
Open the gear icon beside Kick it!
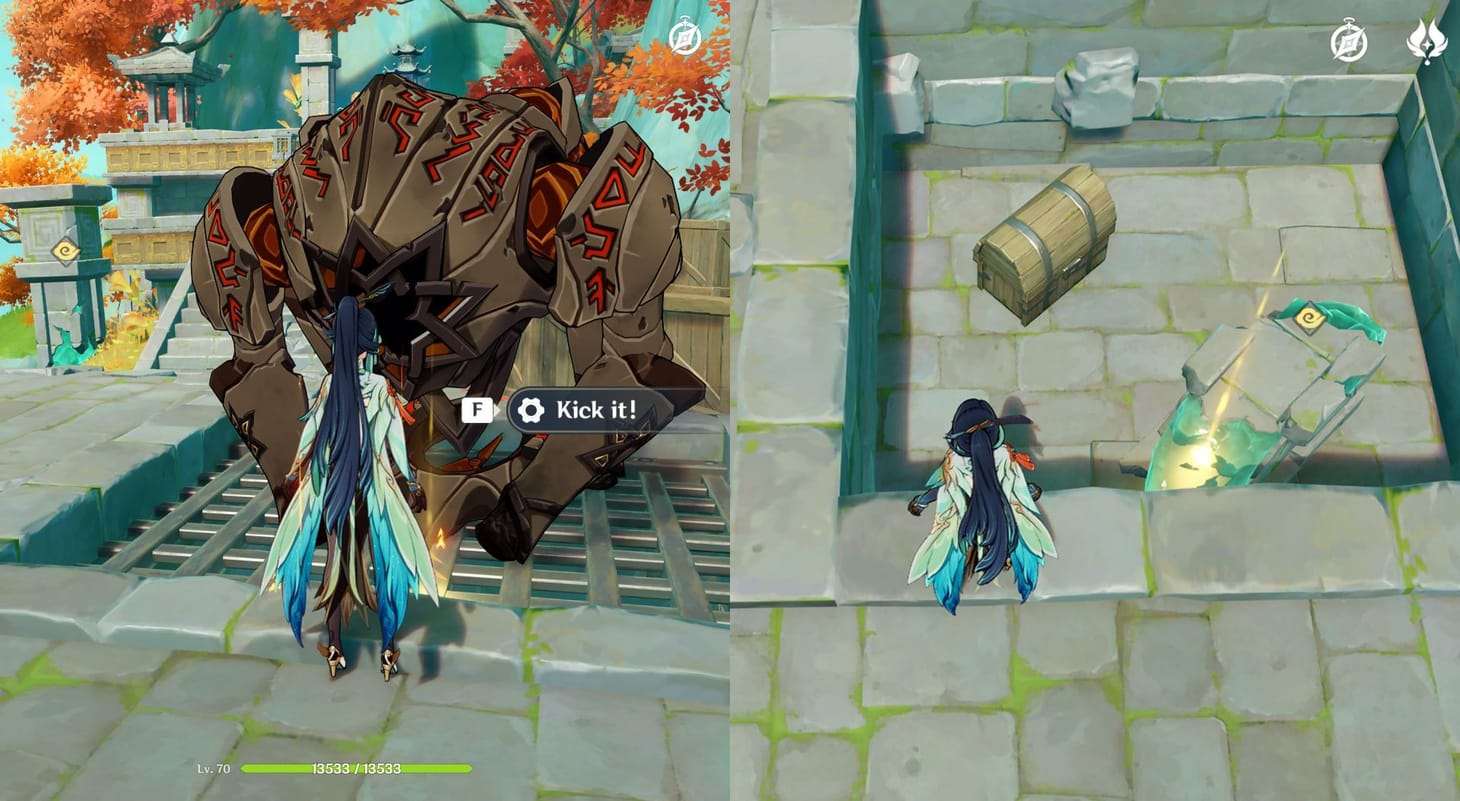(530, 410)
